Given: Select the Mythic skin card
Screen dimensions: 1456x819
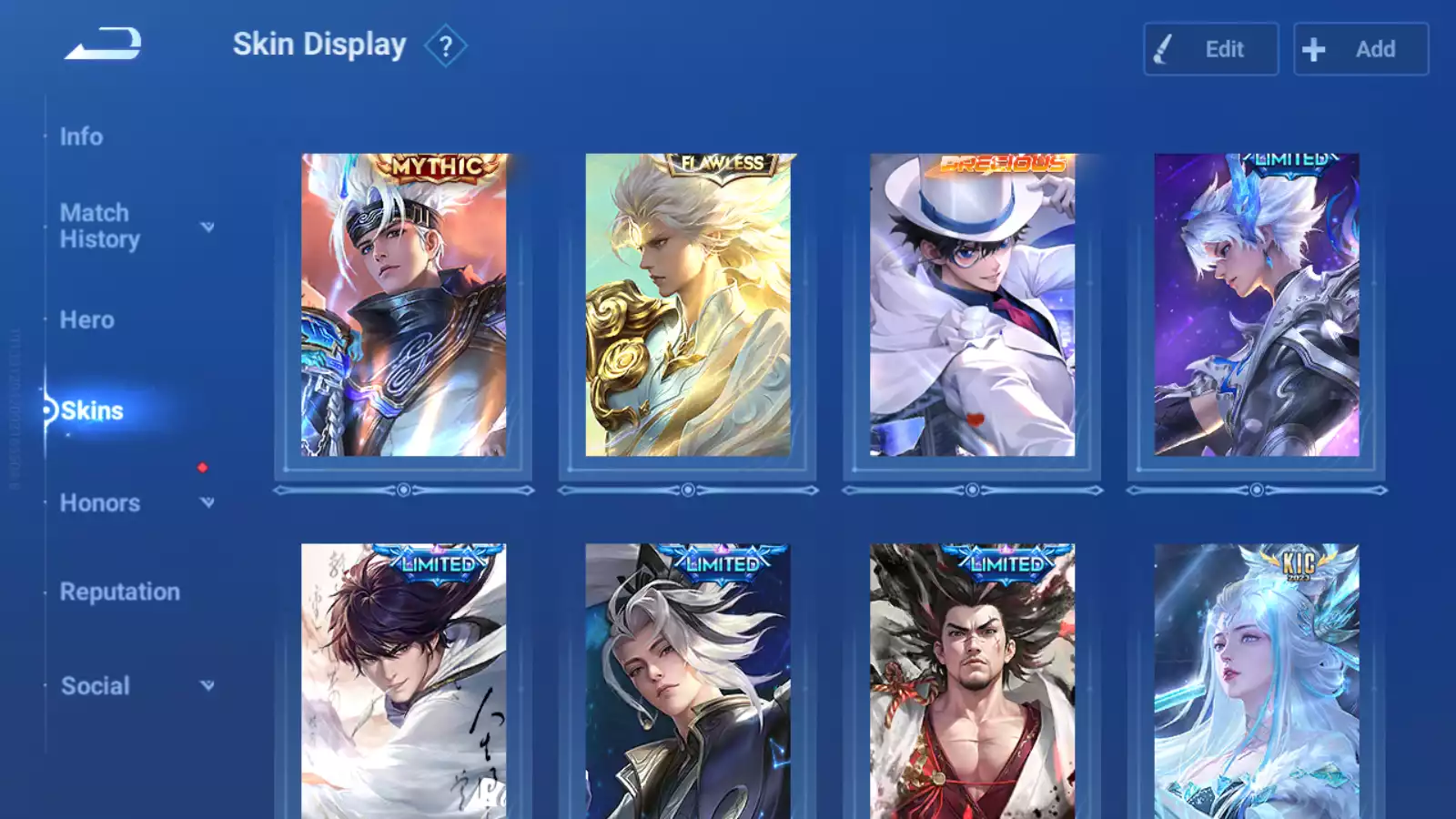Looking at the screenshot, I should pyautogui.click(x=403, y=305).
